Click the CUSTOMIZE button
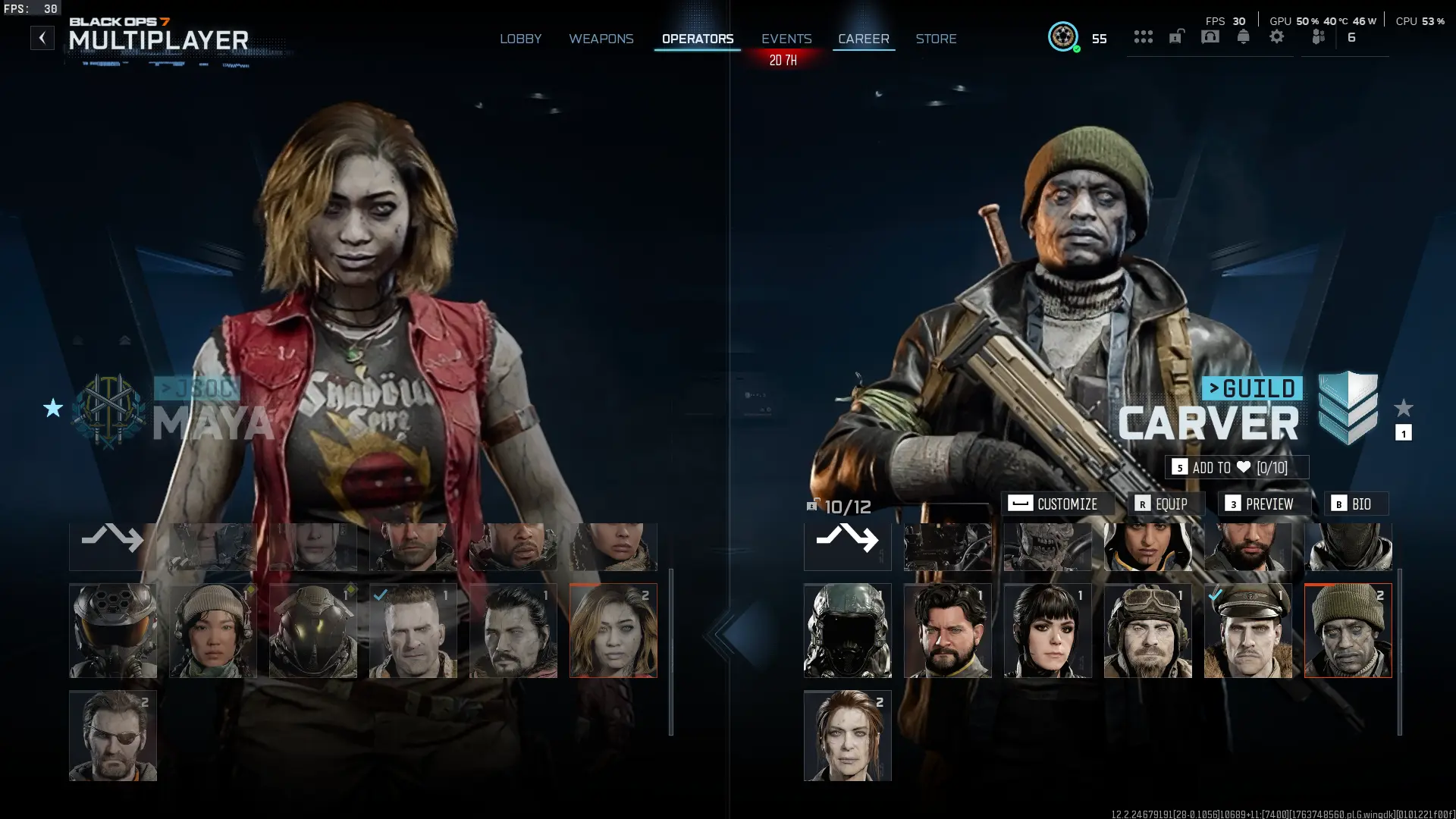1456x819 pixels. pyautogui.click(x=1058, y=504)
